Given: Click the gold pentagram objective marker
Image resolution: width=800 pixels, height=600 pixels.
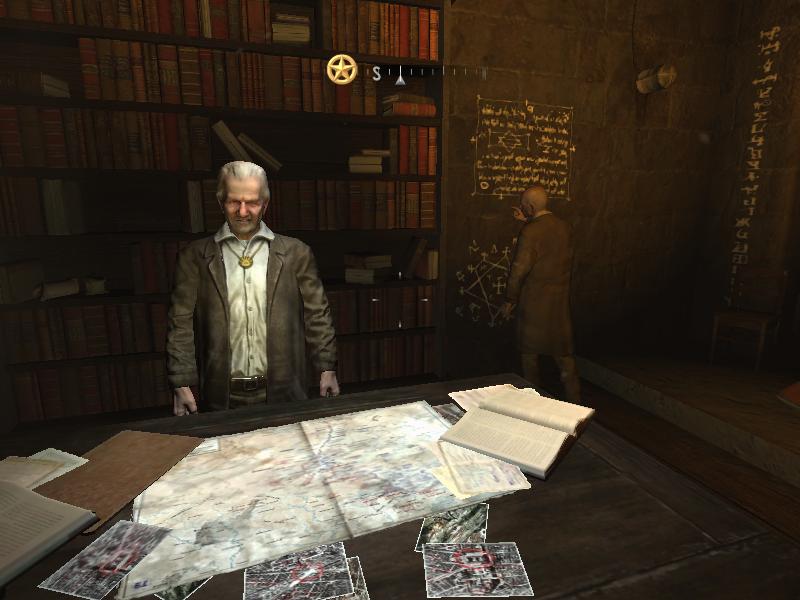Looking at the screenshot, I should click(342, 69).
